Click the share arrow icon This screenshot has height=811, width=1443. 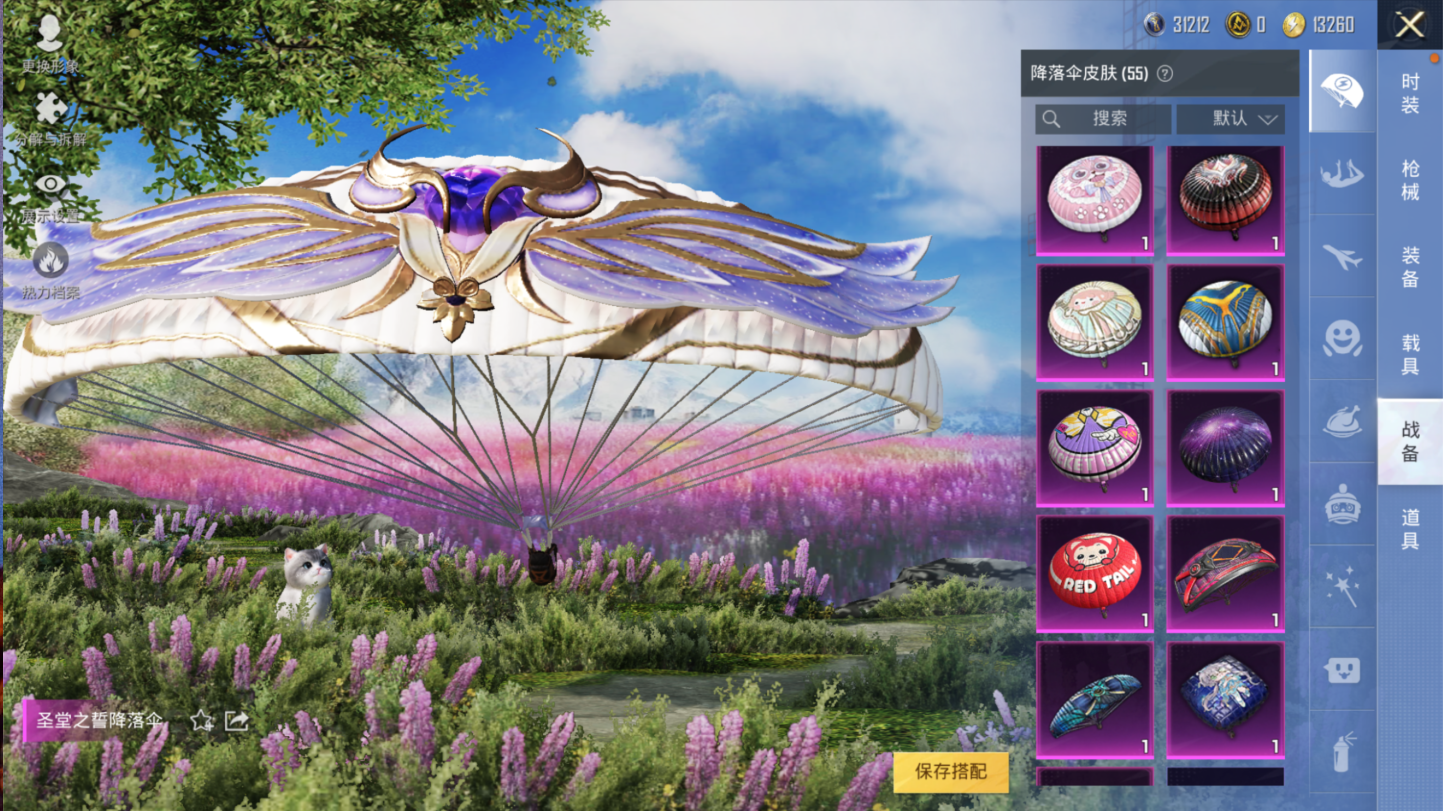(236, 720)
